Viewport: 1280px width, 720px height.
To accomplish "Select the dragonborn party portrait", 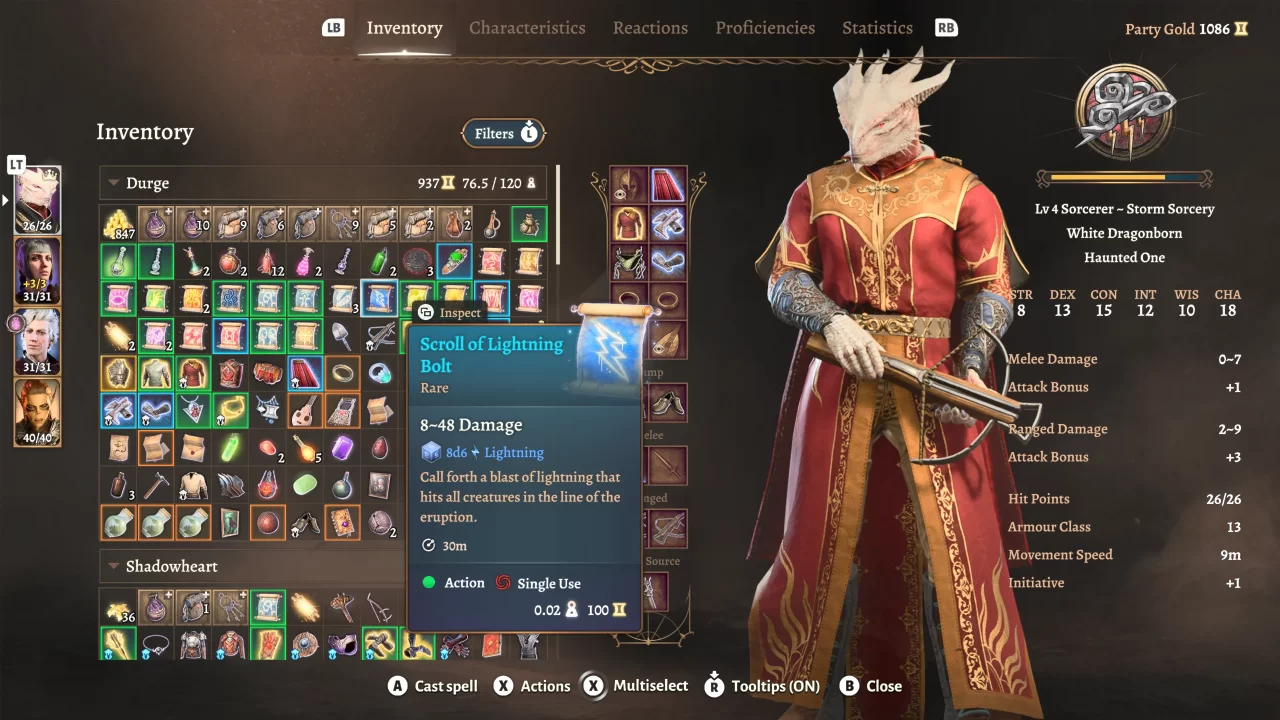I will point(37,200).
